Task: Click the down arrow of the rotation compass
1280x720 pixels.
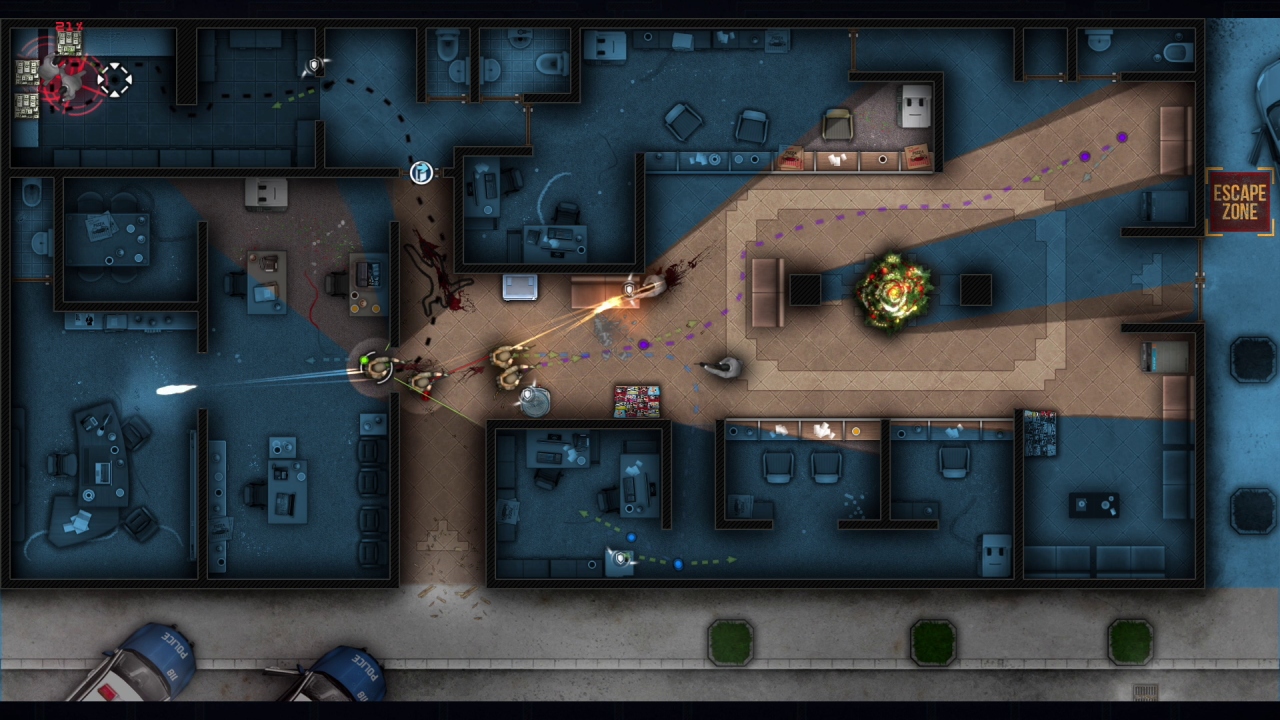Action: 115,94
